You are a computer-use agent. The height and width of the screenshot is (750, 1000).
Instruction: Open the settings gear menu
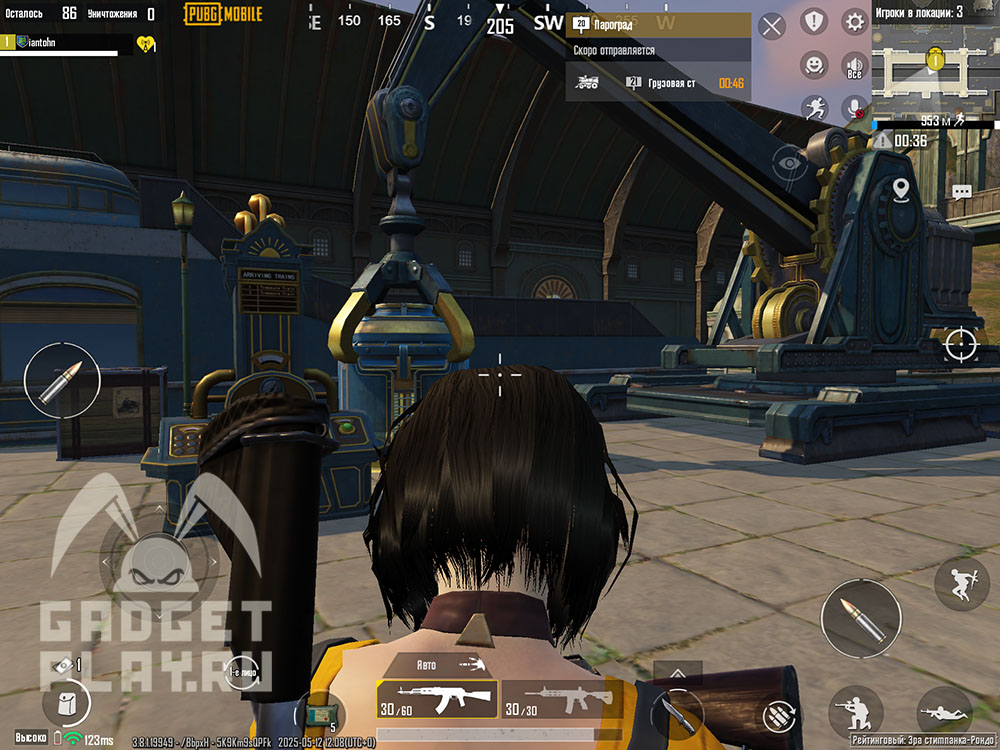855,21
